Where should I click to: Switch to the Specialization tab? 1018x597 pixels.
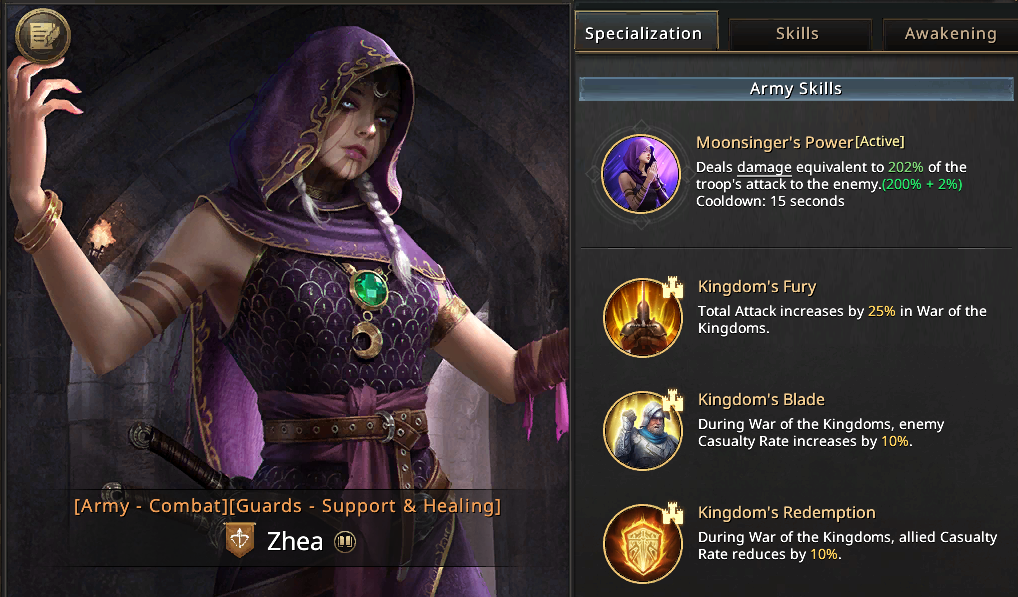click(644, 33)
